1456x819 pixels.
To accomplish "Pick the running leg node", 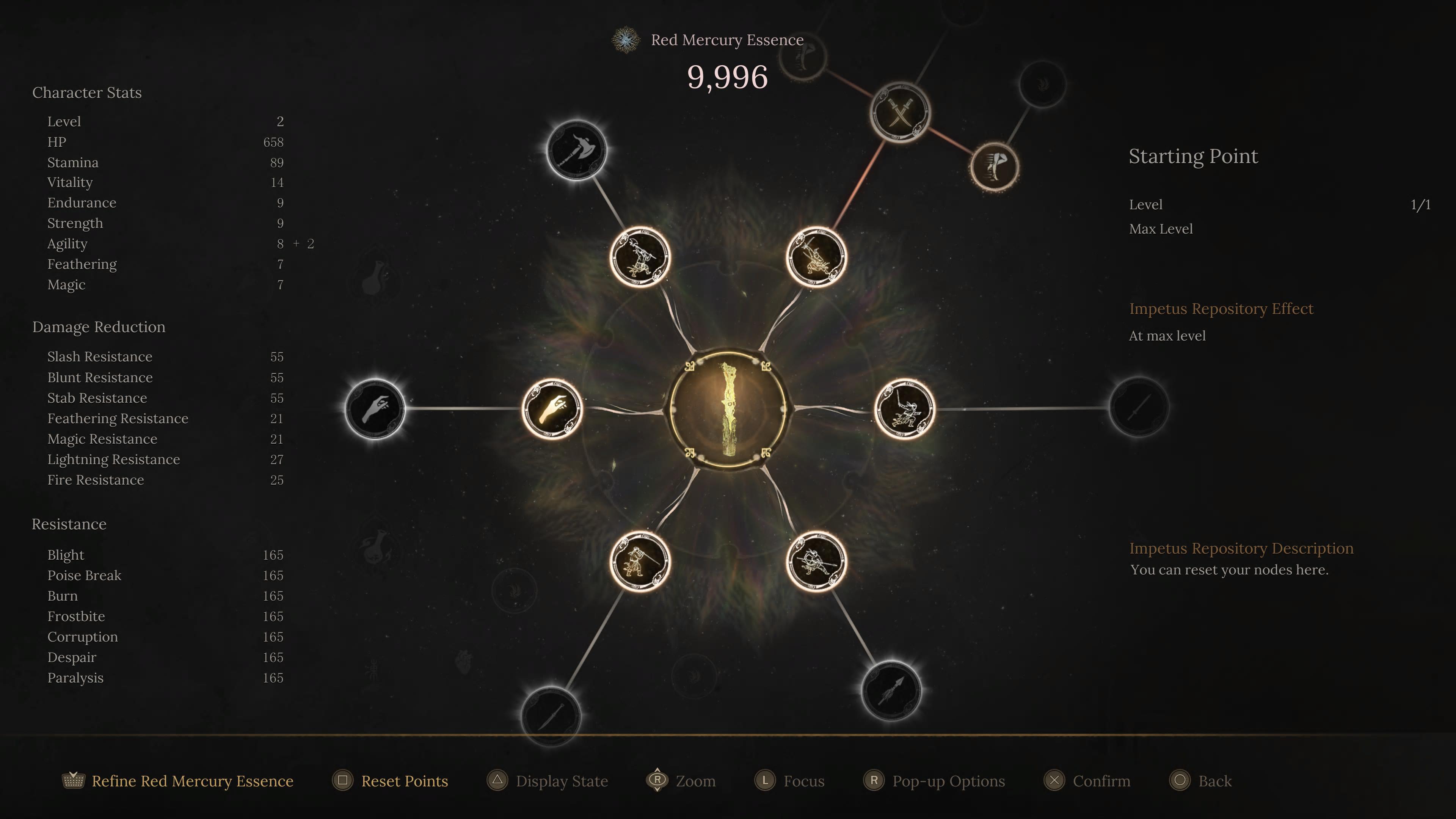I will (995, 166).
